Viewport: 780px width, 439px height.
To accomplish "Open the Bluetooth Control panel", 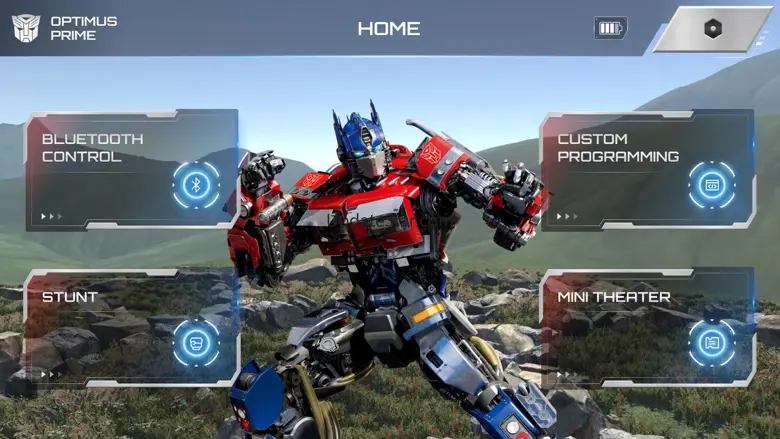I will pos(132,169).
